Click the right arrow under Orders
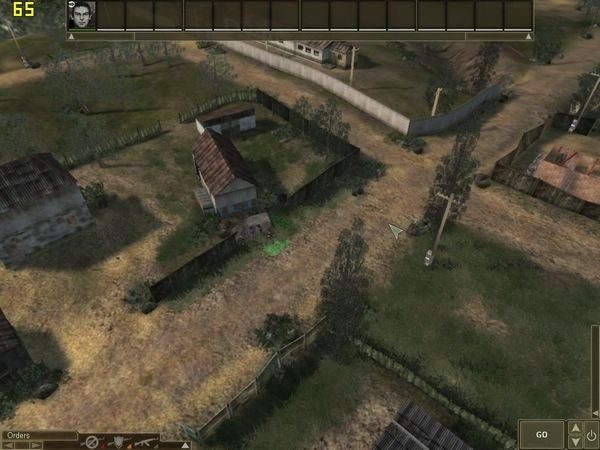Viewport: 600px width, 450px height. (x=37, y=445)
